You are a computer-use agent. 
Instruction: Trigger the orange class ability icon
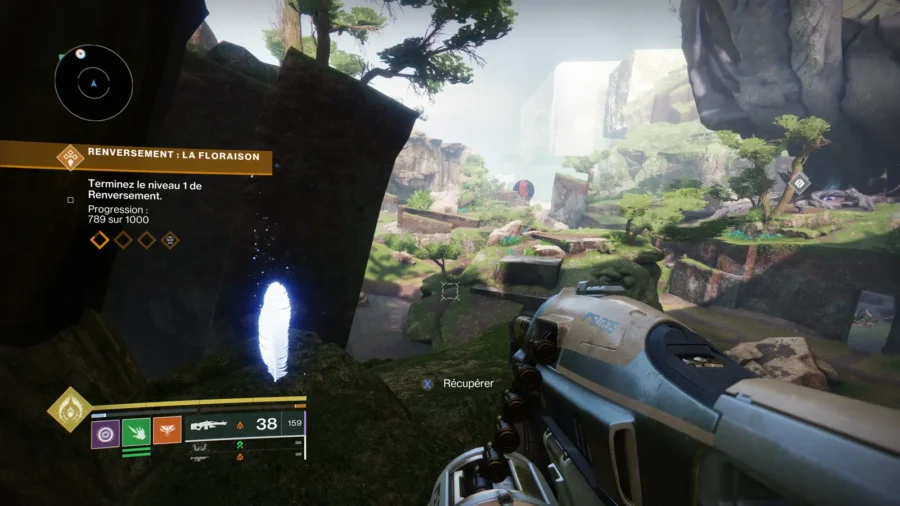(x=167, y=432)
